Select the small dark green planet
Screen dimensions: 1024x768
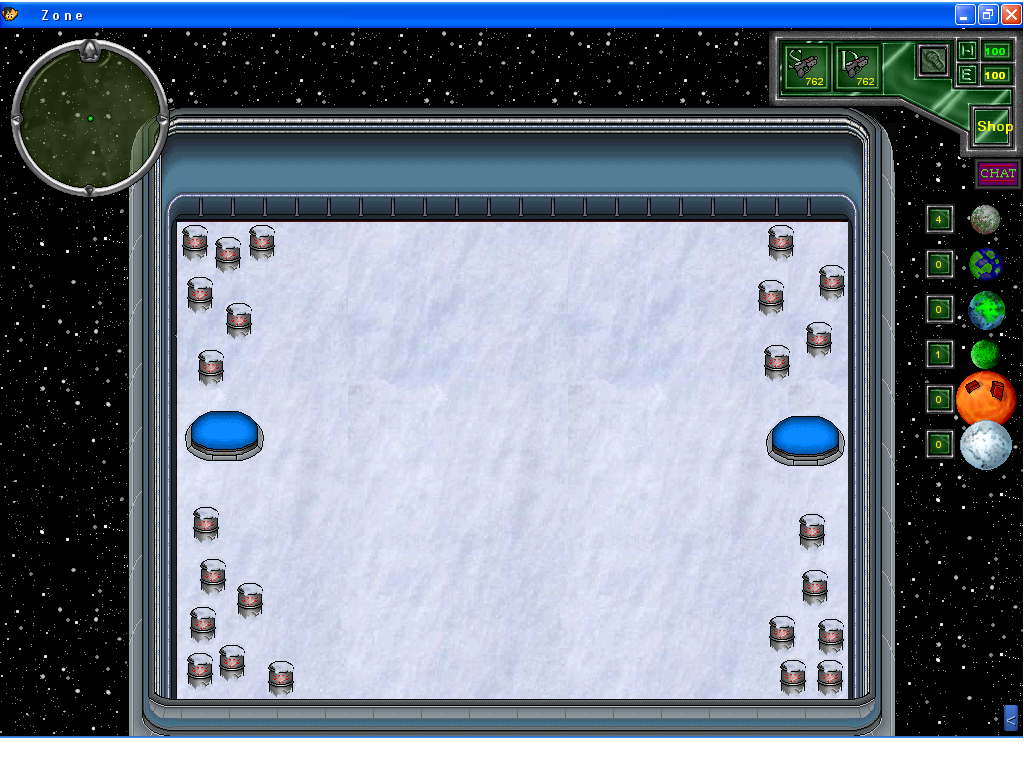985,354
